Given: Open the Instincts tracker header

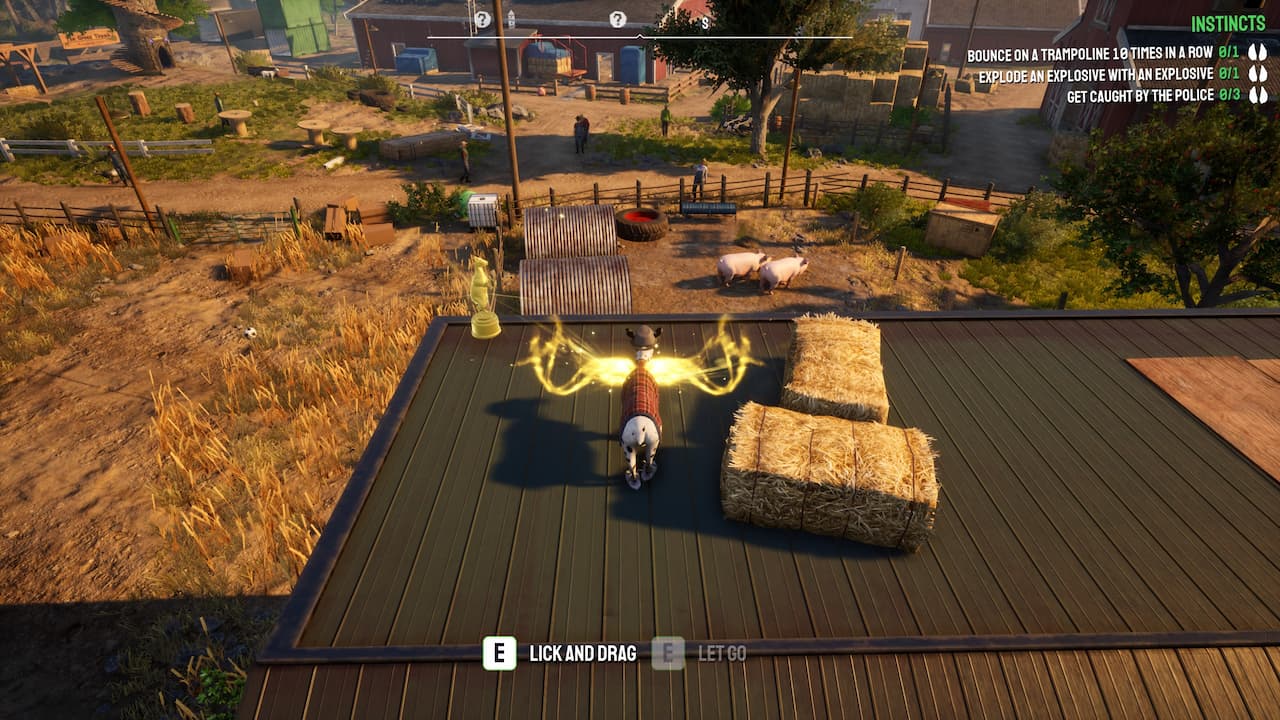Looking at the screenshot, I should click(x=1228, y=24).
